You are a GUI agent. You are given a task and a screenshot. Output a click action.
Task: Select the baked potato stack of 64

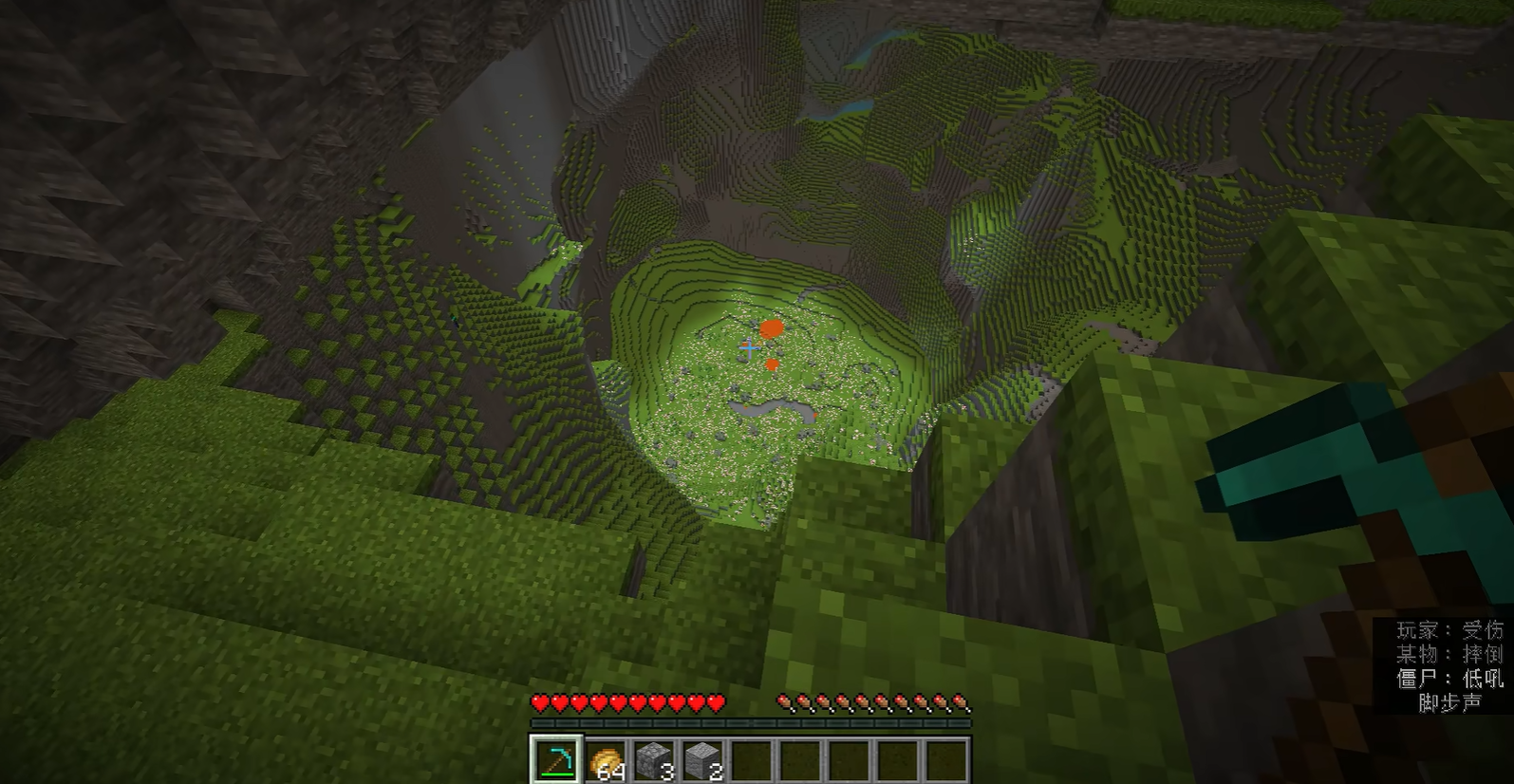click(605, 759)
